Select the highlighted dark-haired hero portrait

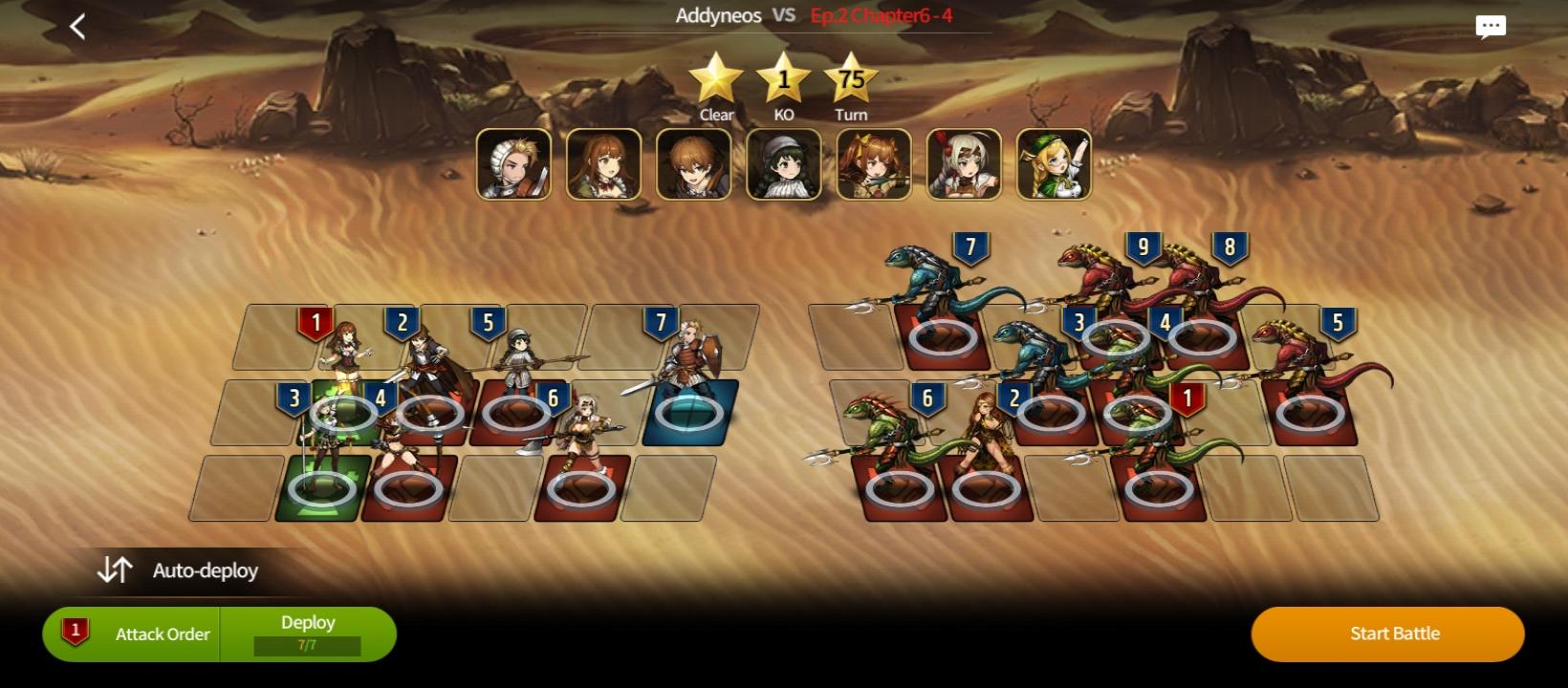[784, 163]
